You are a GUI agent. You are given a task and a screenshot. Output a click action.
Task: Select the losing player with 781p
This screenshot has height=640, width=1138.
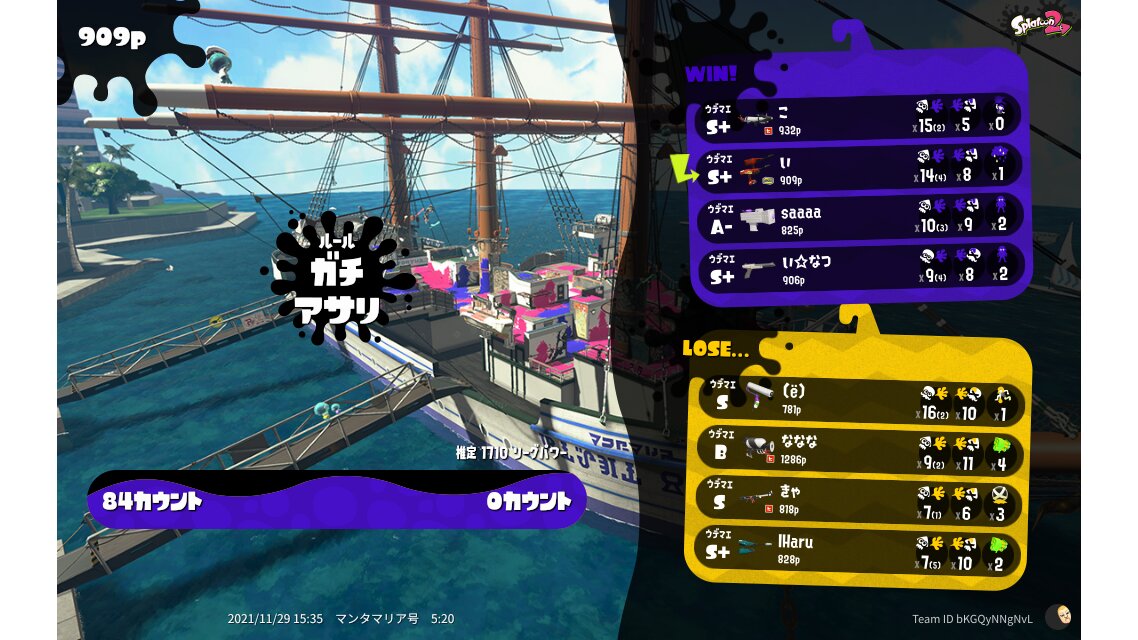[x=856, y=401]
